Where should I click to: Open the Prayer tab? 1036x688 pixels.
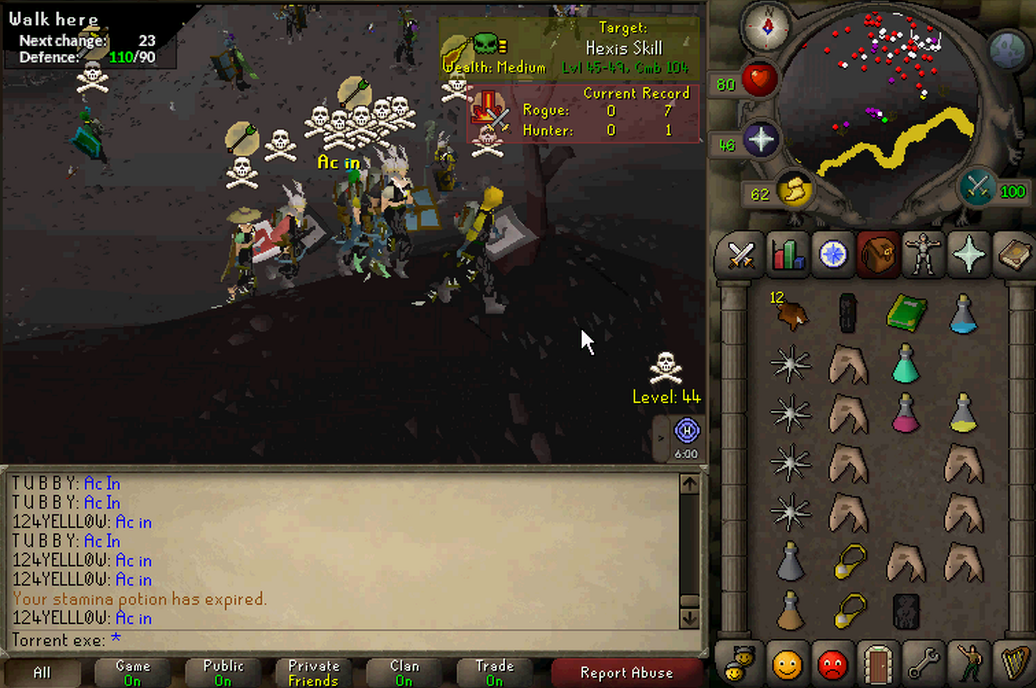point(969,255)
